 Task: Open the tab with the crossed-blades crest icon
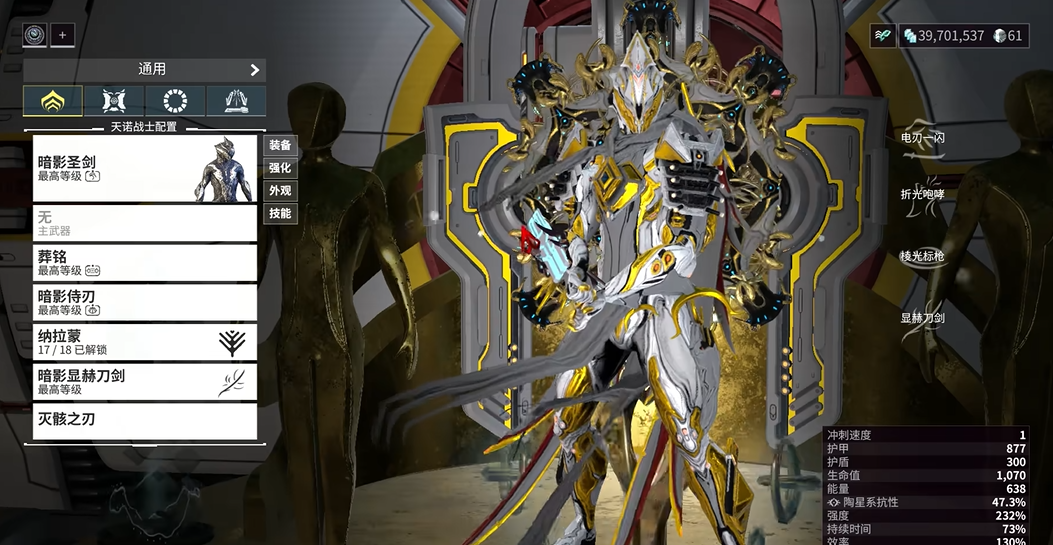pos(114,101)
